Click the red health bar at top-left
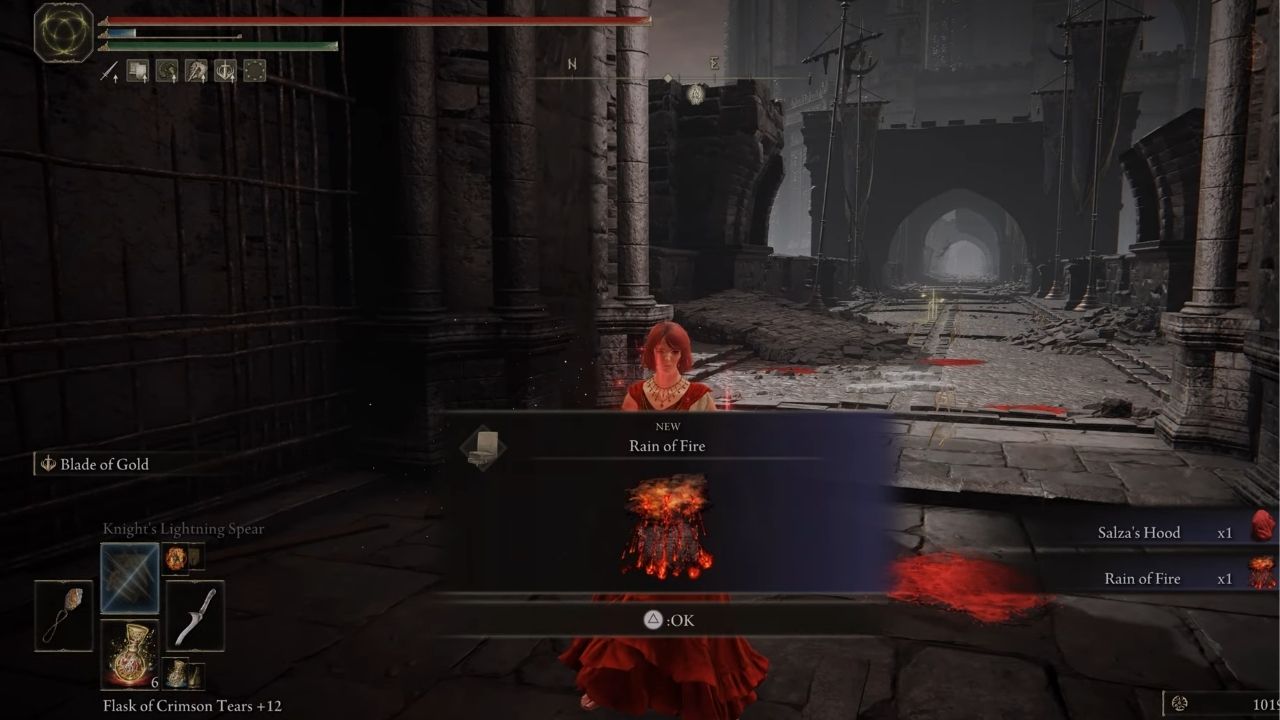The height and width of the screenshot is (720, 1280). (380, 22)
